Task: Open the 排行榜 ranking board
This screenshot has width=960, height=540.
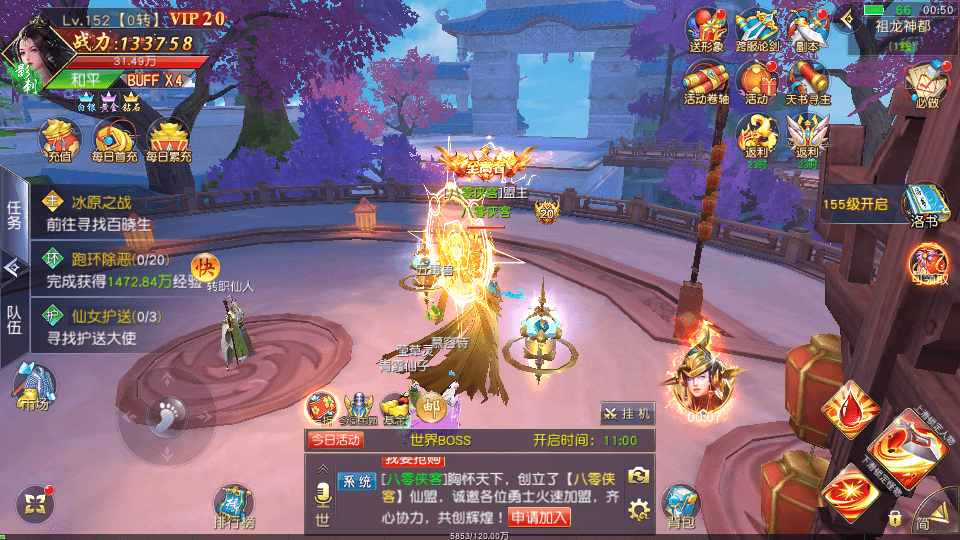Action: [233, 505]
